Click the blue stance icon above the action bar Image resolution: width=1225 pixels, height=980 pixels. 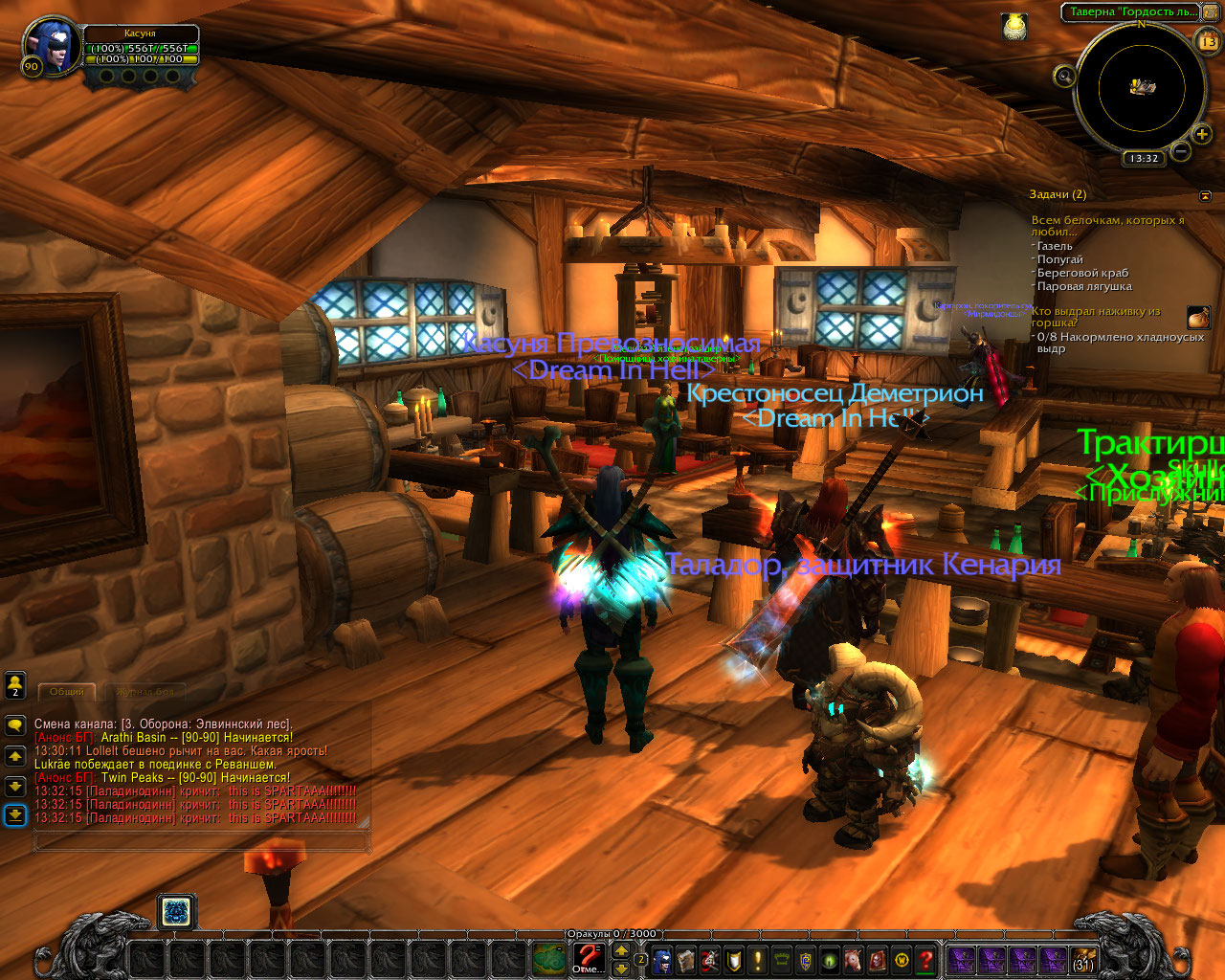tap(175, 912)
